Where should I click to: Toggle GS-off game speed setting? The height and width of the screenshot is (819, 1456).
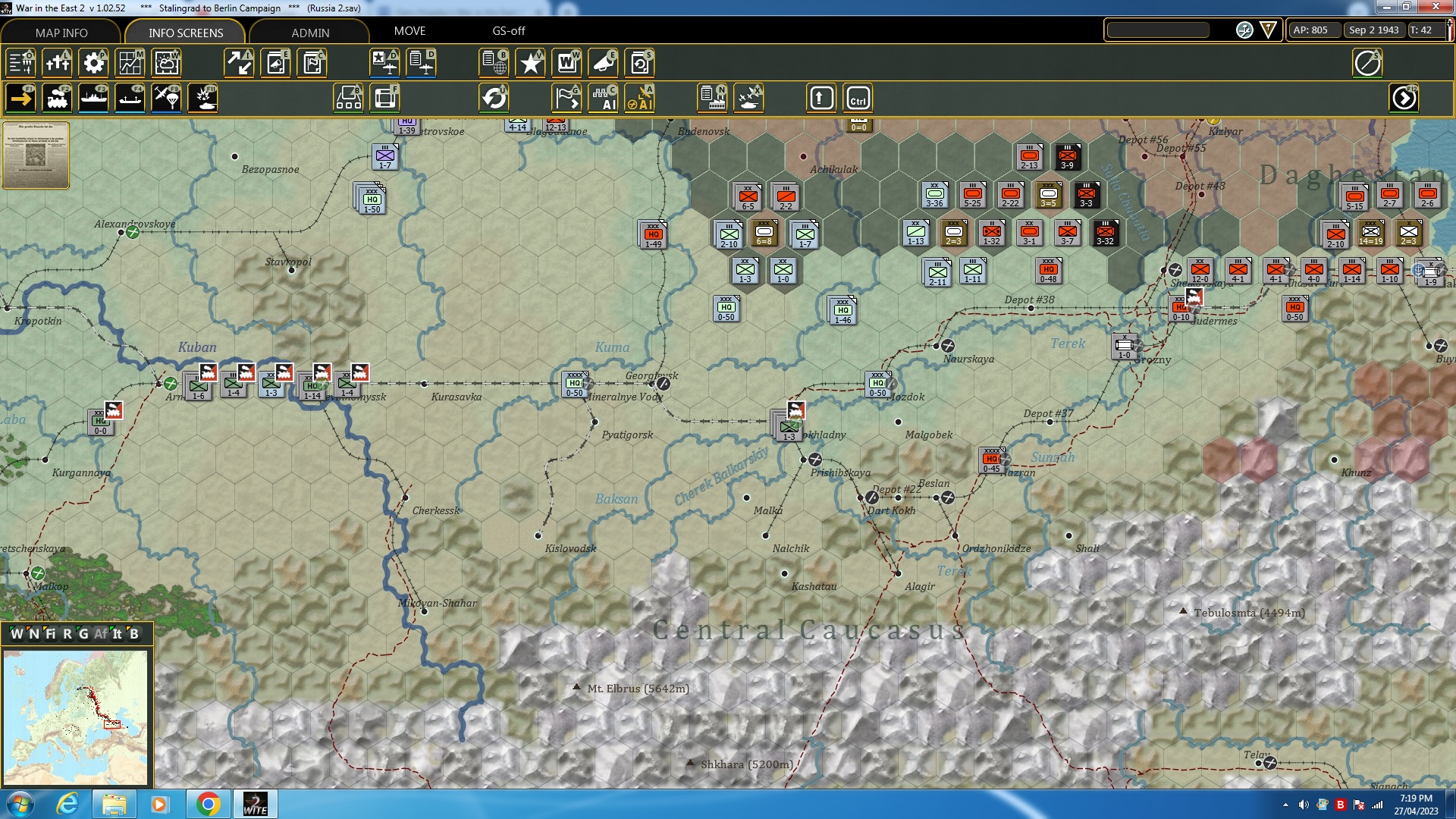point(508,31)
